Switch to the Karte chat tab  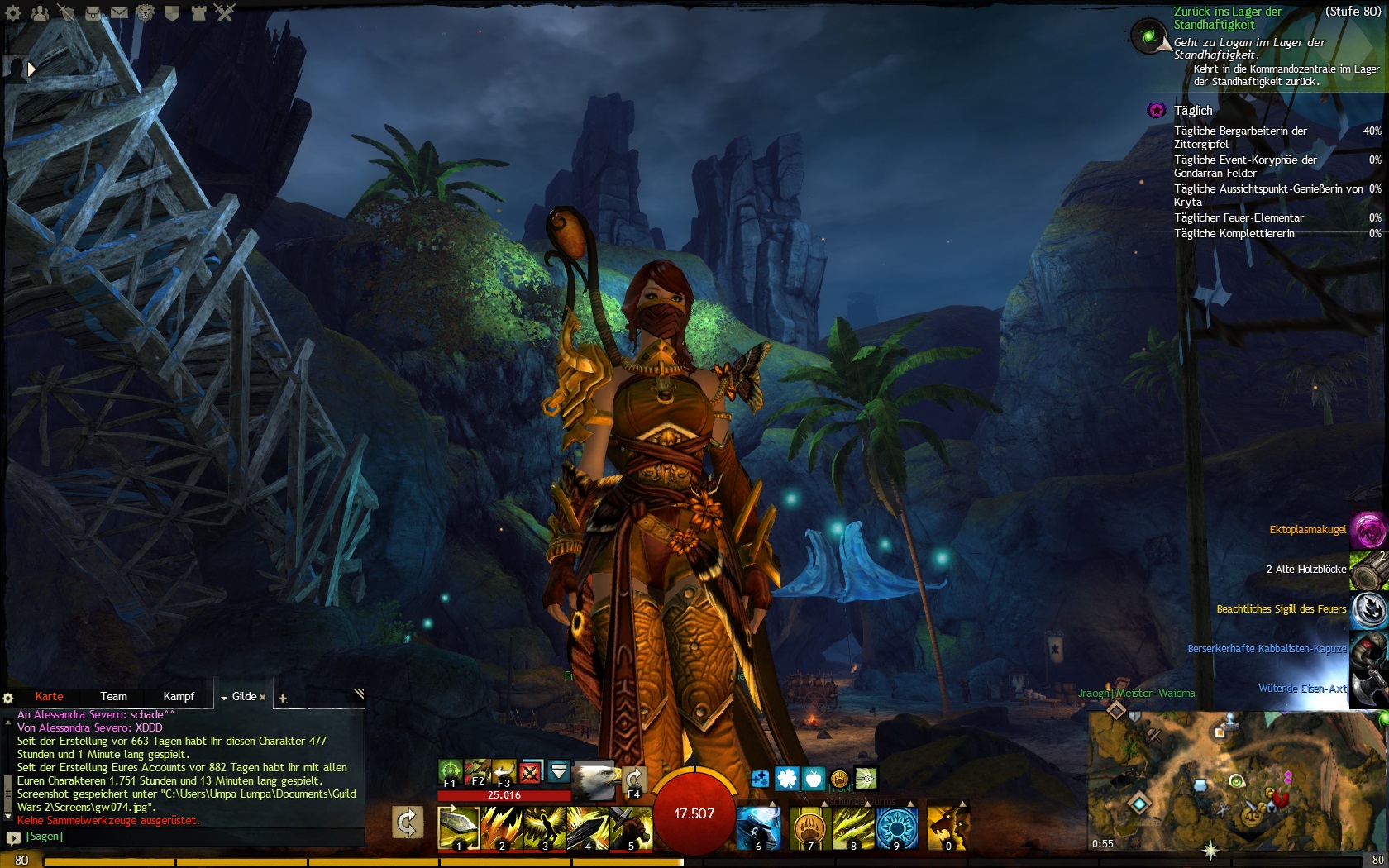[x=49, y=697]
